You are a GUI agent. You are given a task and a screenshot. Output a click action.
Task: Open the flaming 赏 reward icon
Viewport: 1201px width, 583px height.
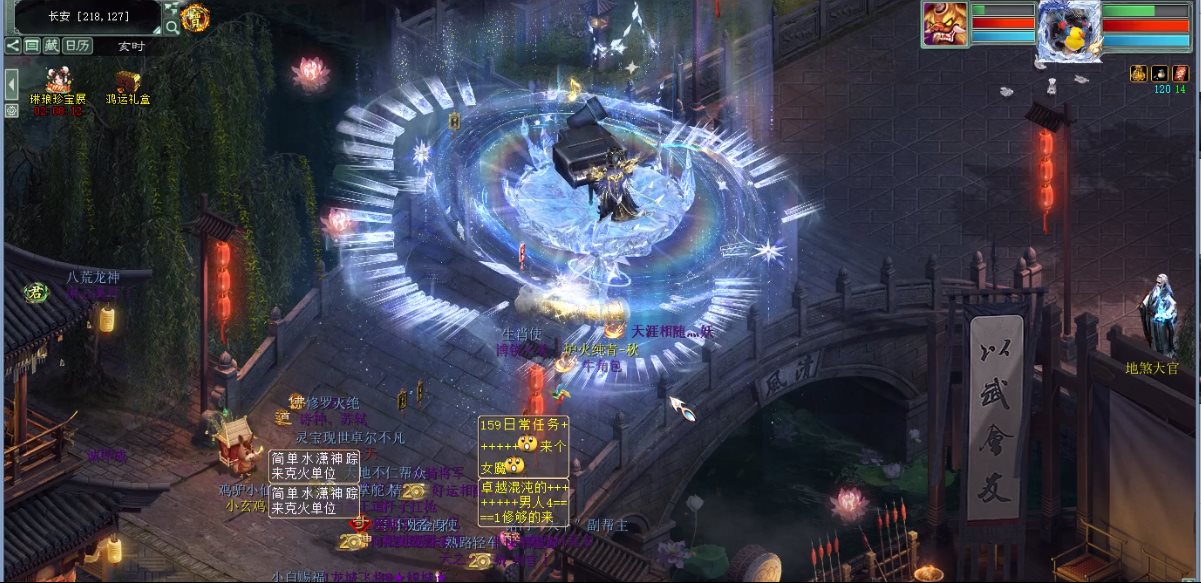195,17
